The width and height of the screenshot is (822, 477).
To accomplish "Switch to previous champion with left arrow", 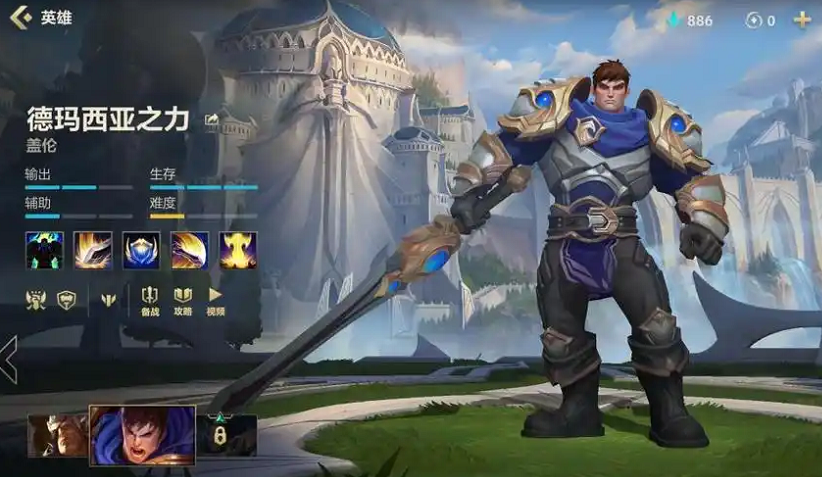I will (9, 359).
